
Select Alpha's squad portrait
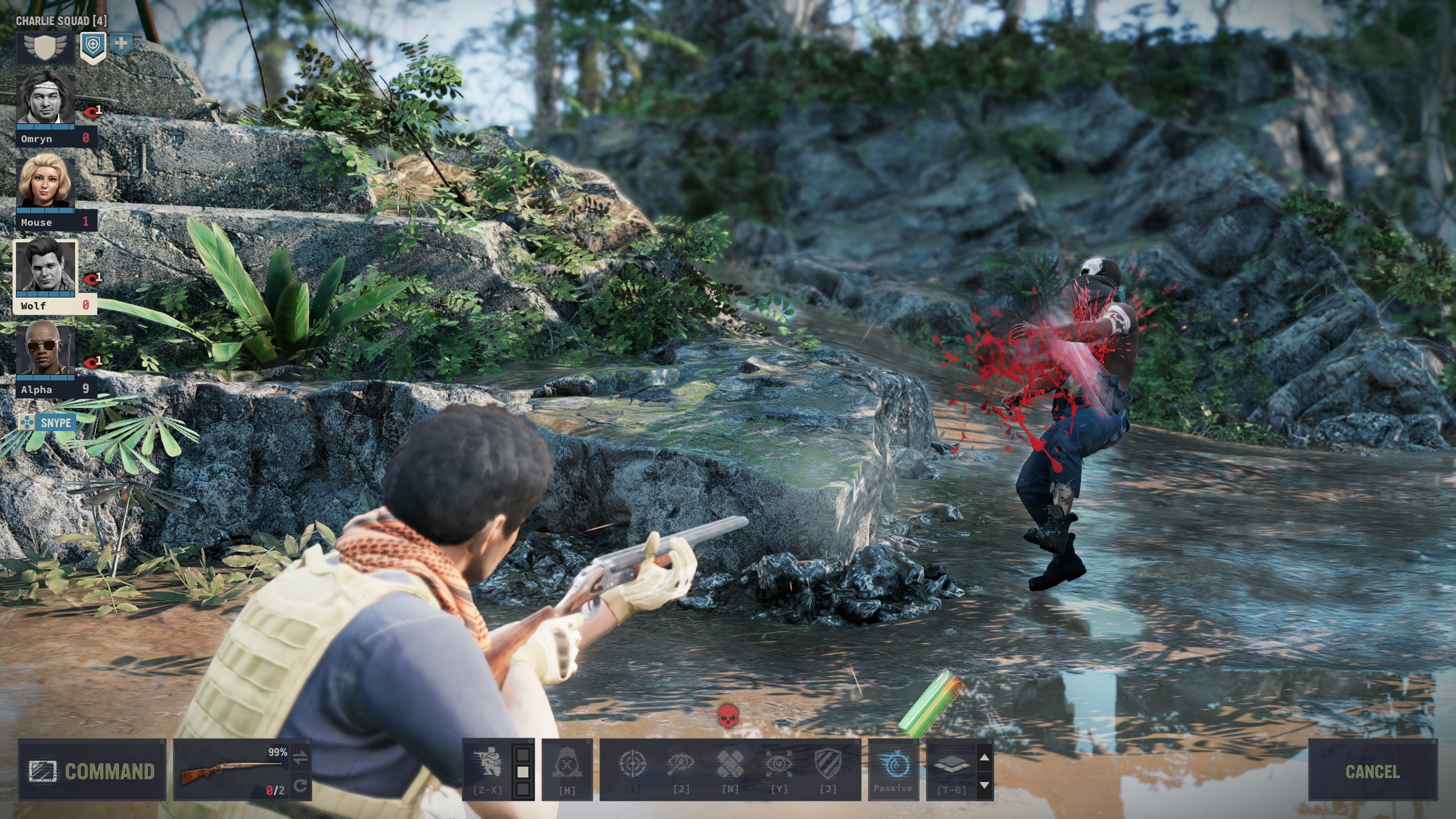point(45,350)
